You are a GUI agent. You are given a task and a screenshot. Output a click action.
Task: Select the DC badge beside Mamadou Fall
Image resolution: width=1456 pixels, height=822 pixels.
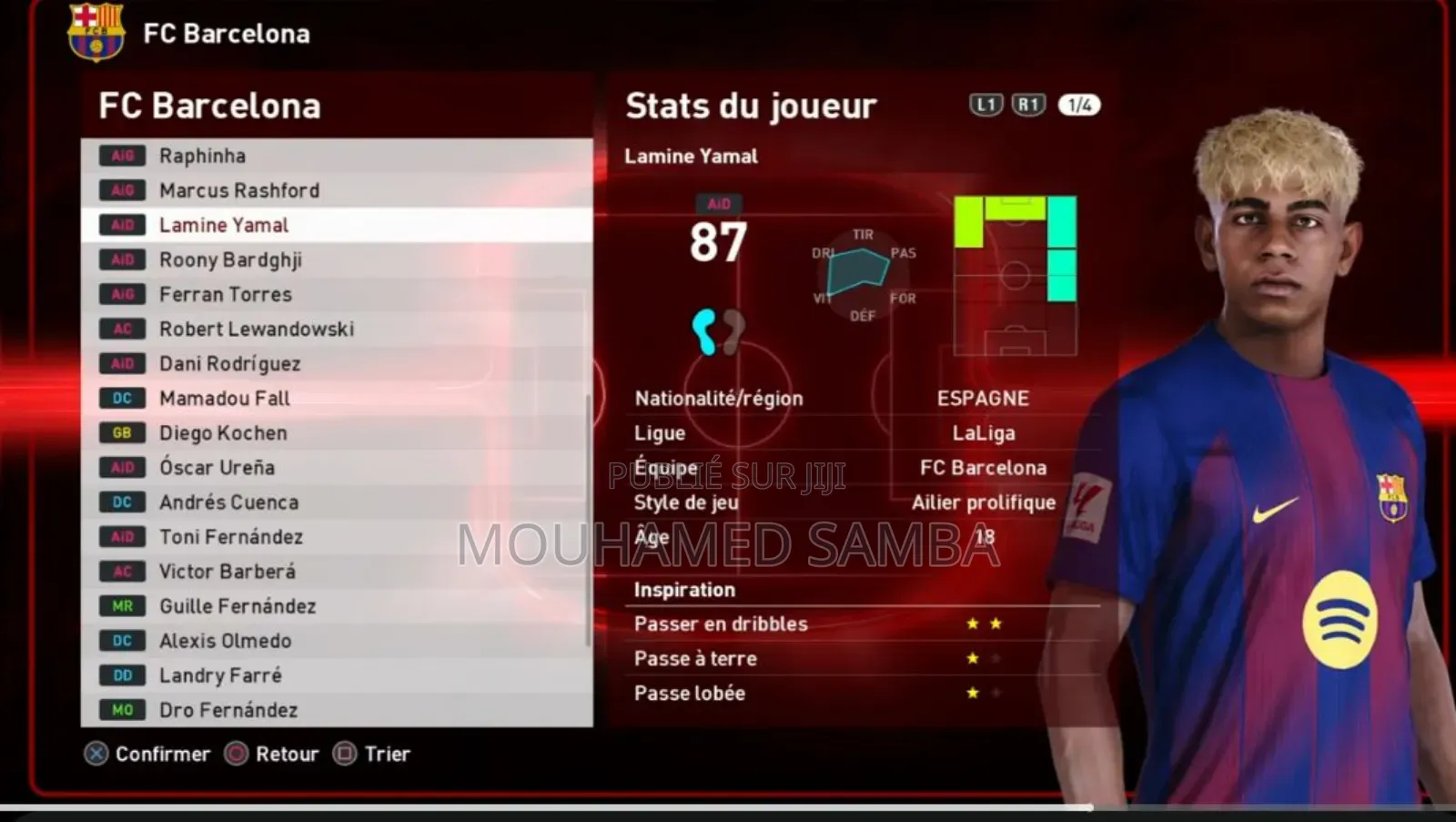click(122, 398)
